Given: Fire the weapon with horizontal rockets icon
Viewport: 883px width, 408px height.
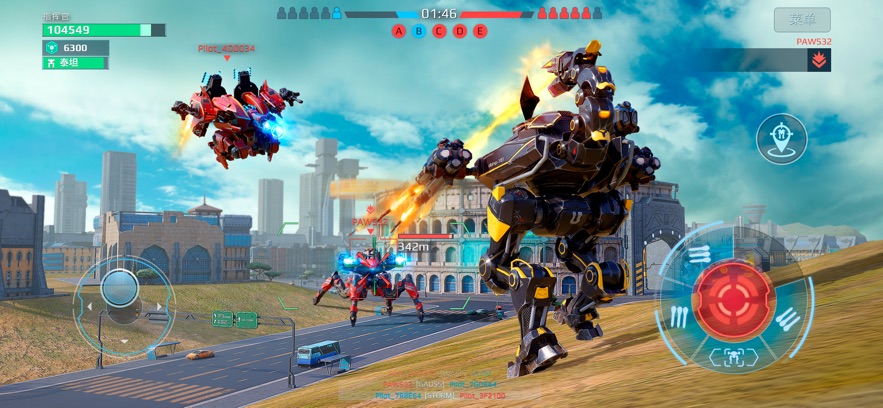Looking at the screenshot, I should (x=700, y=256).
